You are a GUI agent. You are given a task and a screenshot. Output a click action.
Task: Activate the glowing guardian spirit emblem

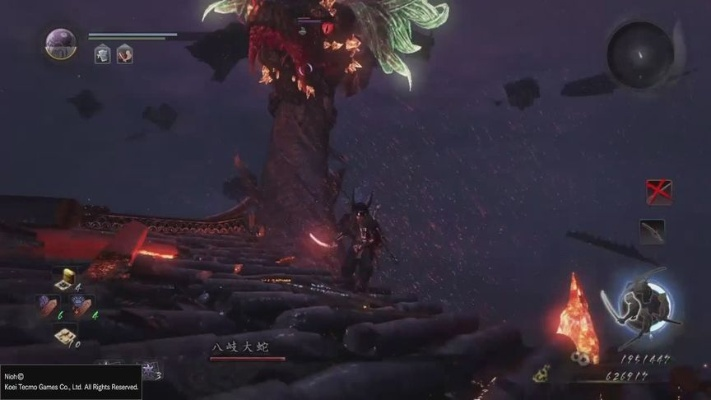(640, 303)
